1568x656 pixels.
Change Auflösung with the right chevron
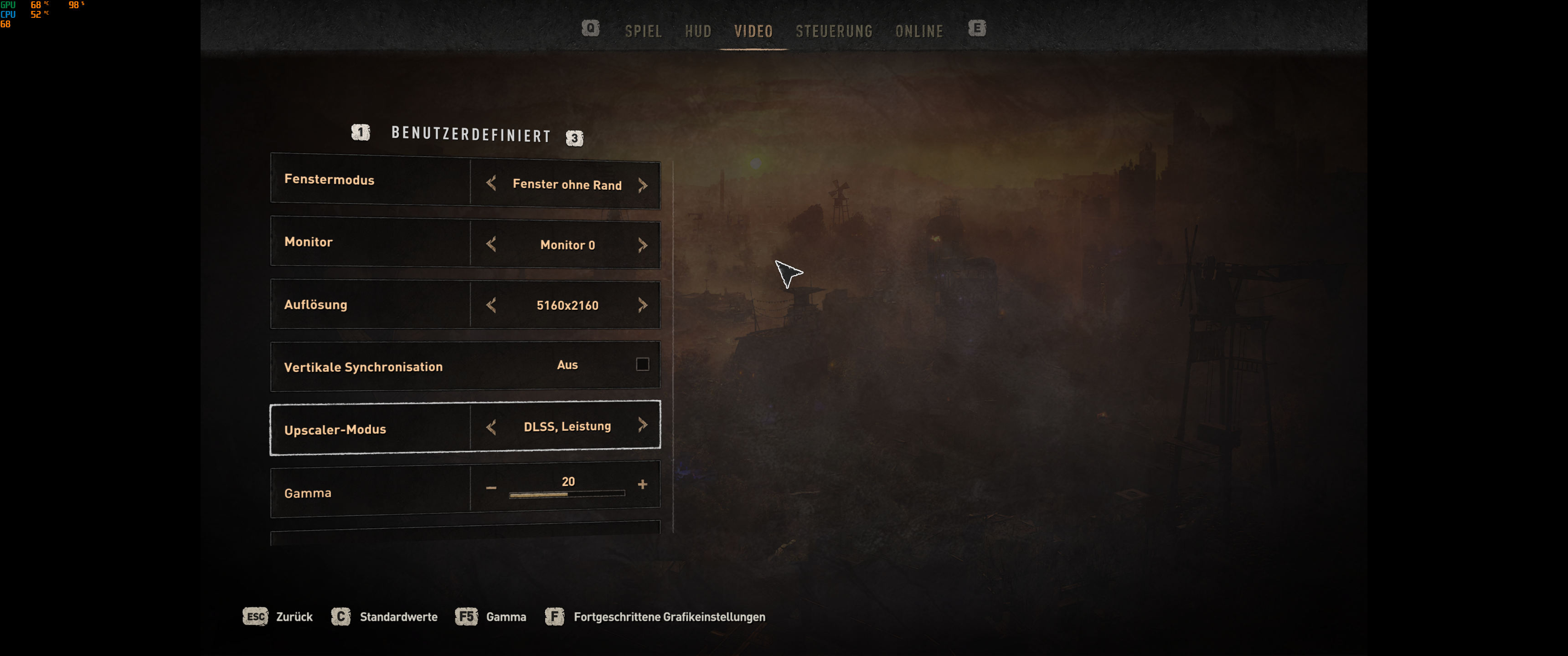(x=644, y=304)
